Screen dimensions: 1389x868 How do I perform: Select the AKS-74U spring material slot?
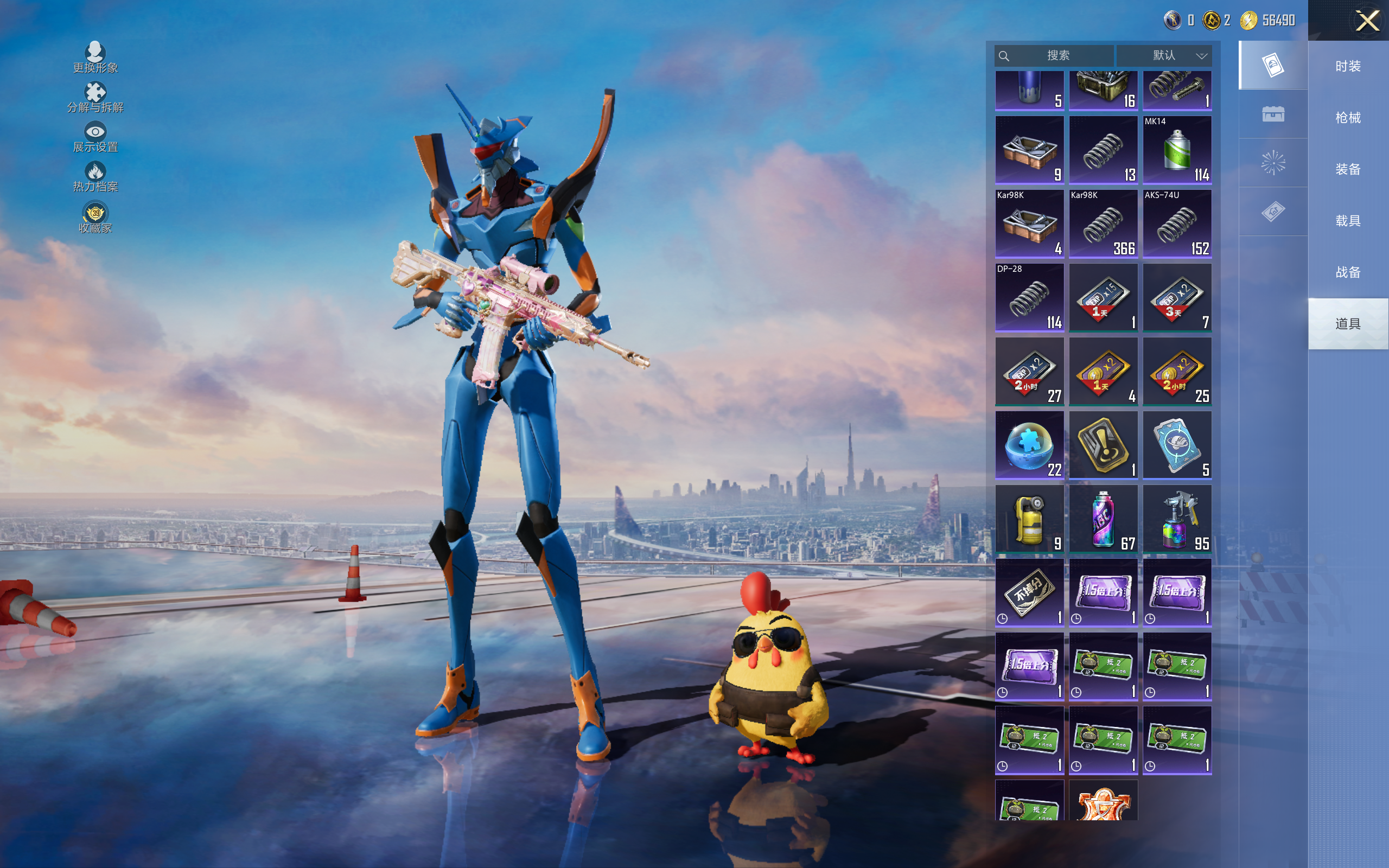click(x=1177, y=224)
